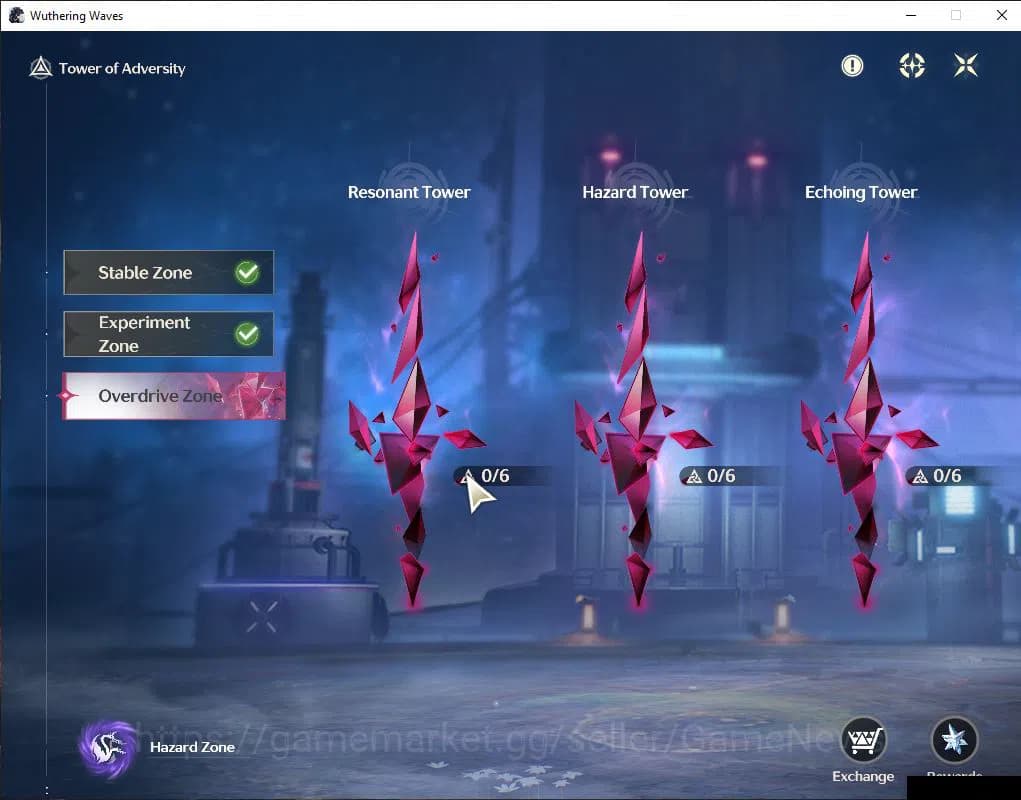Click the four-pointed star crosshair icon

[x=912, y=66]
